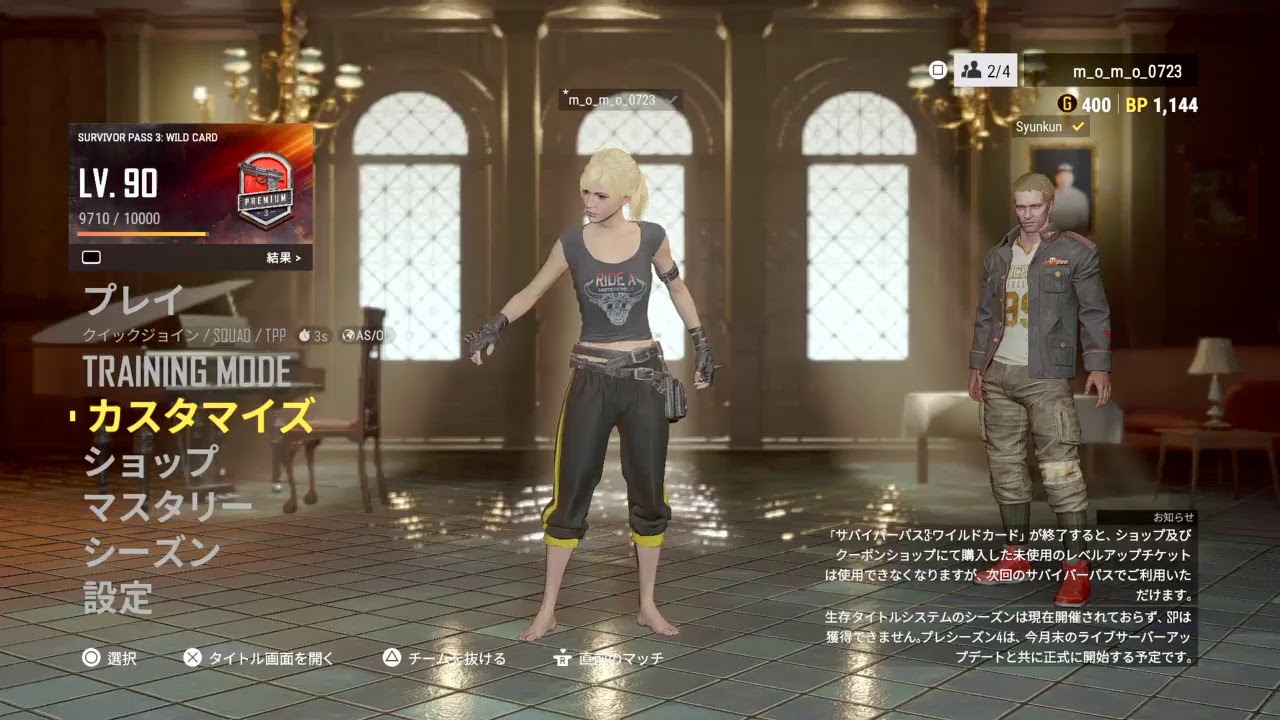Click the party members 2/4 icon
The width and height of the screenshot is (1280, 720).
coord(970,70)
